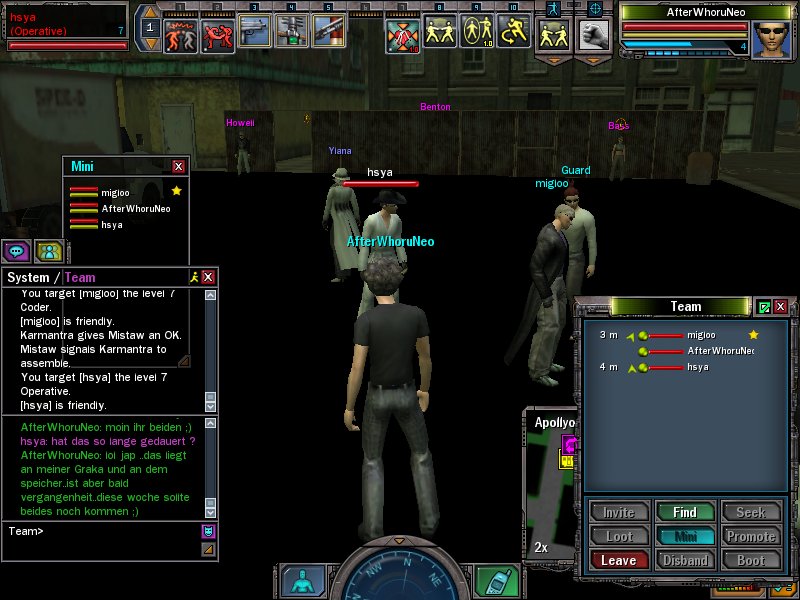Image resolution: width=800 pixels, height=600 pixels.
Task: Click the Find button in Team panel
Action: pyautogui.click(x=685, y=512)
